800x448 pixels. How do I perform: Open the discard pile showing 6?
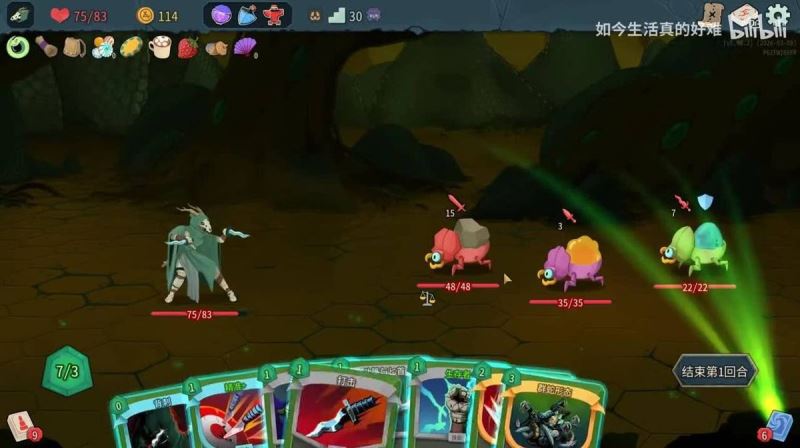(778, 426)
